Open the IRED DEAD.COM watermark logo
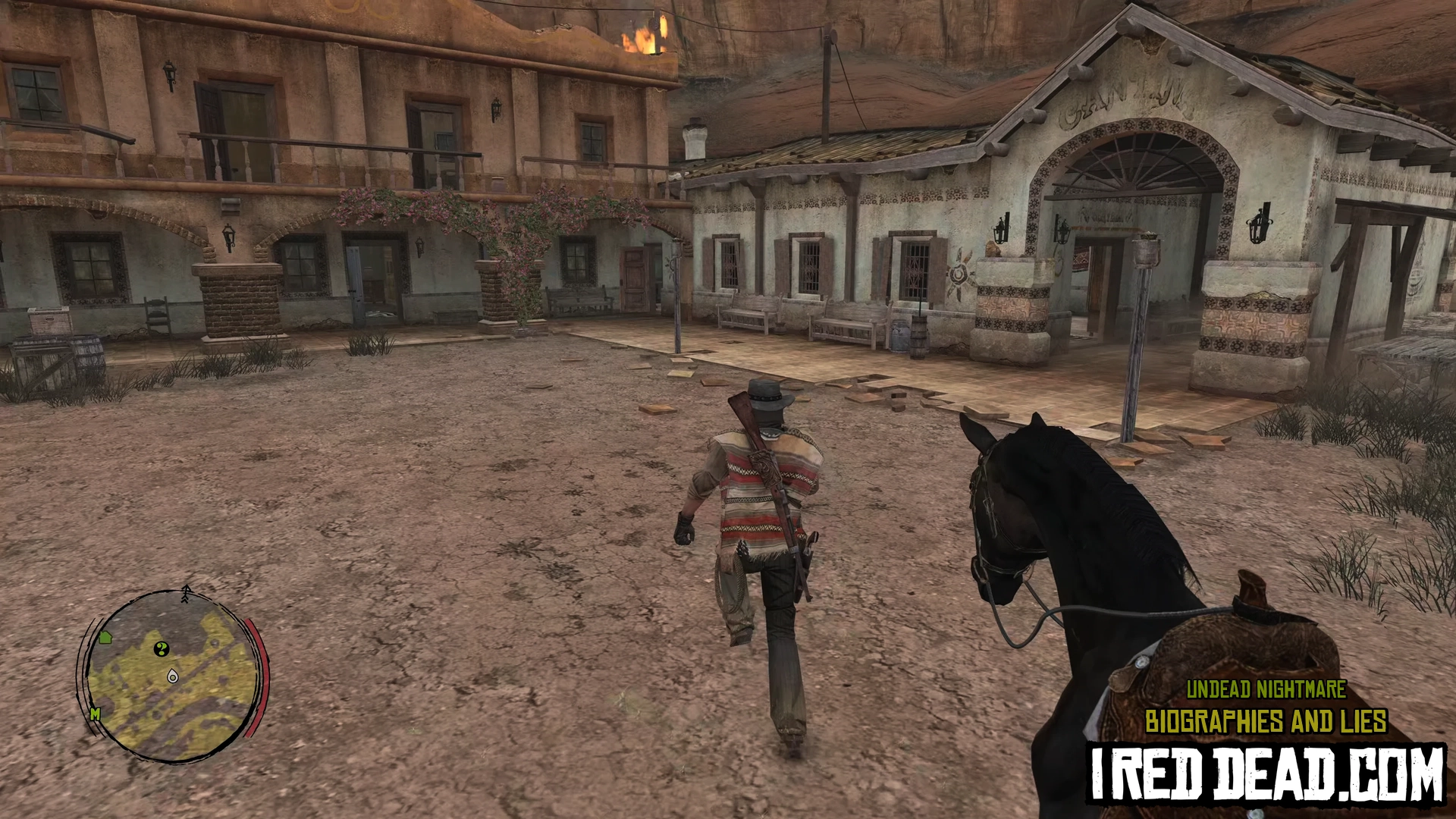The width and height of the screenshot is (1456, 819). [1266, 773]
